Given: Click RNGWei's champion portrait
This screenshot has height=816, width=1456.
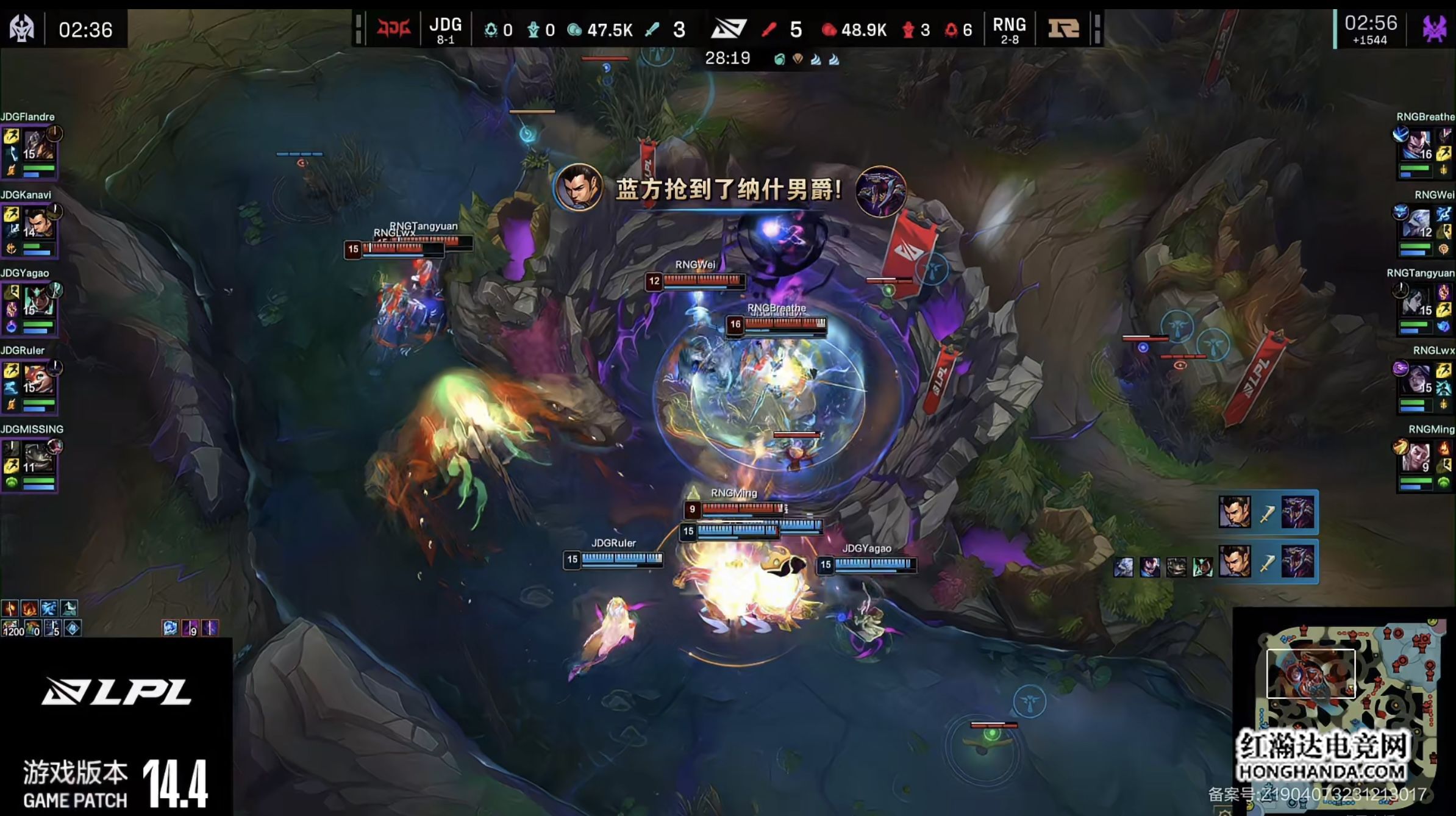Looking at the screenshot, I should (1418, 223).
